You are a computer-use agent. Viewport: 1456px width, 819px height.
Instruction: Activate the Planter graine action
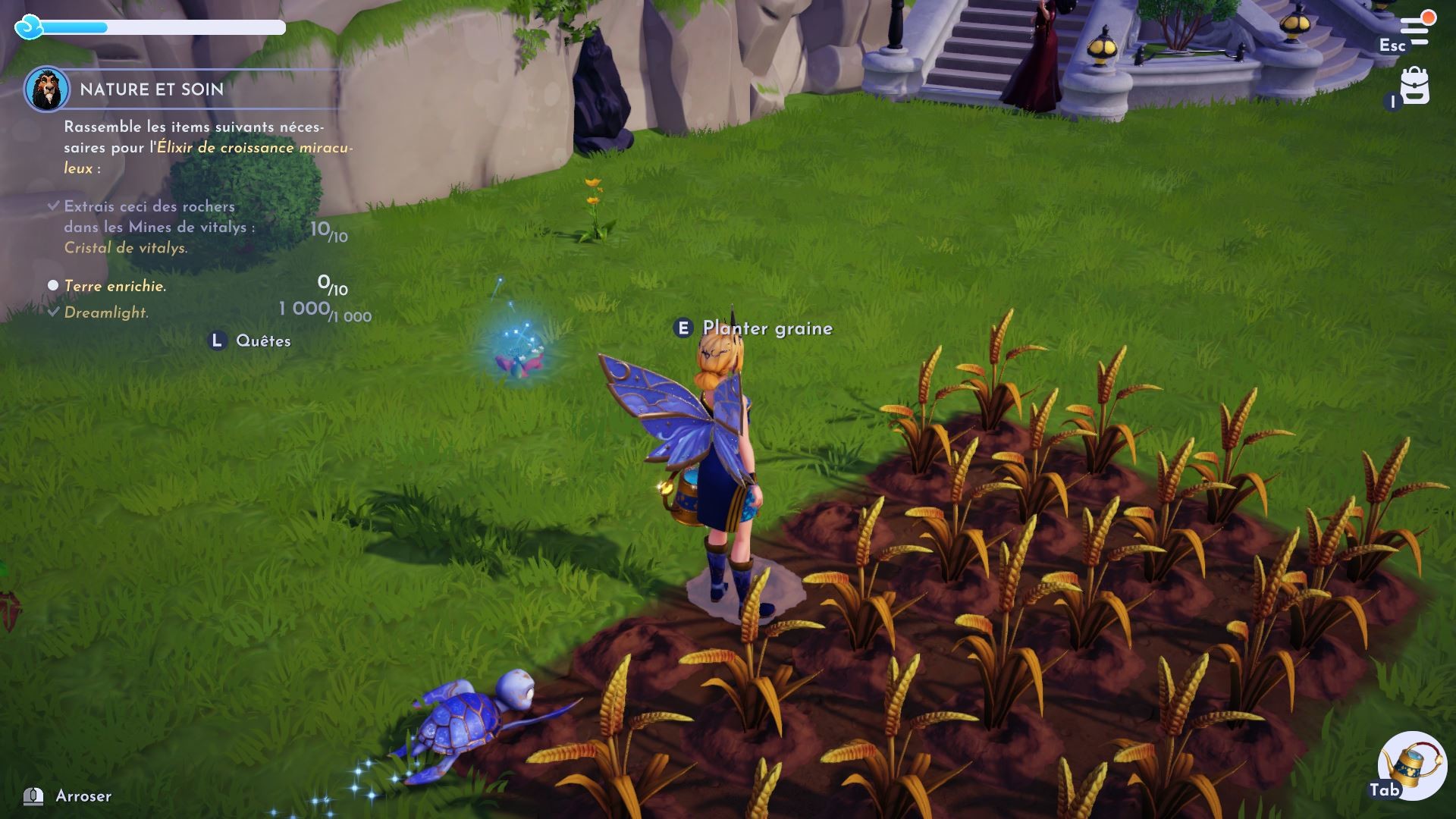point(767,328)
